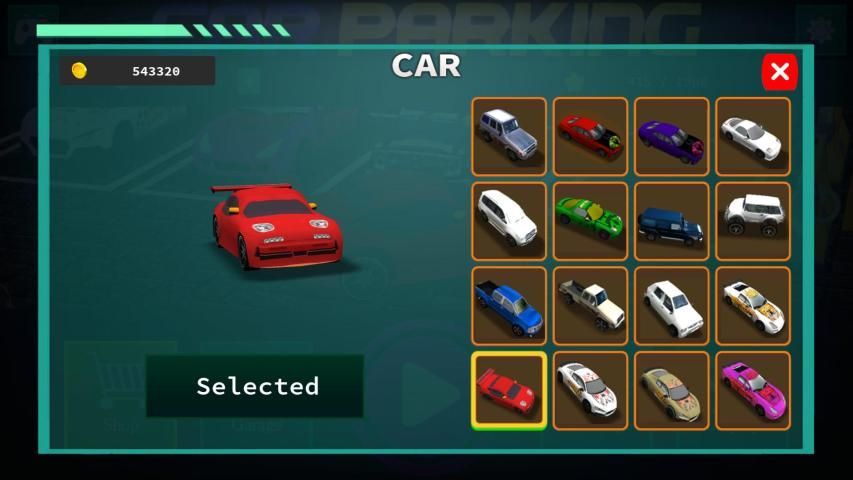The height and width of the screenshot is (480, 853).
Task: Choose the tan car tile
Action: click(x=671, y=390)
